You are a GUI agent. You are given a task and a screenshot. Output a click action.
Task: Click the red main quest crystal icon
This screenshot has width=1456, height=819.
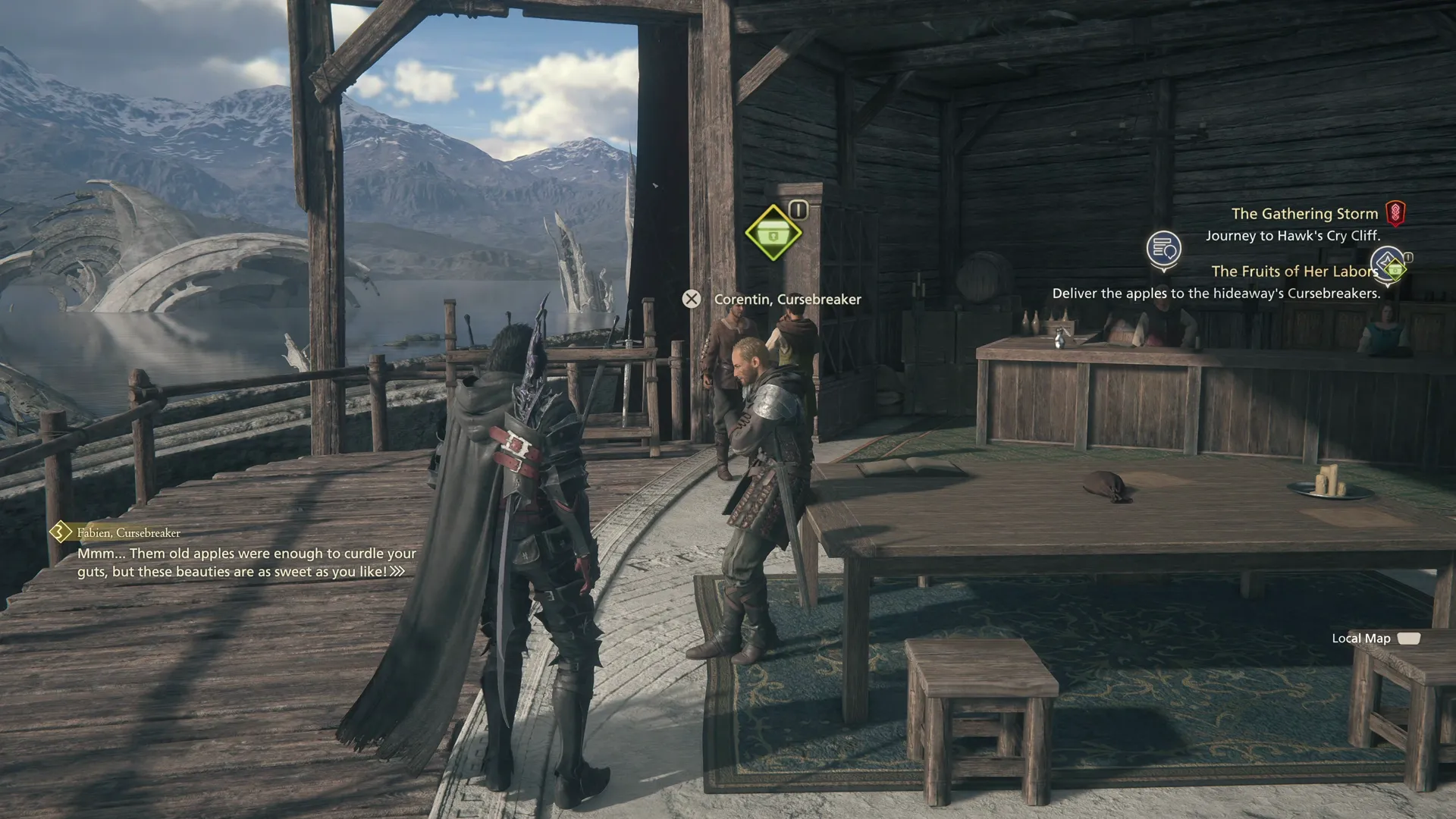pos(1395,214)
